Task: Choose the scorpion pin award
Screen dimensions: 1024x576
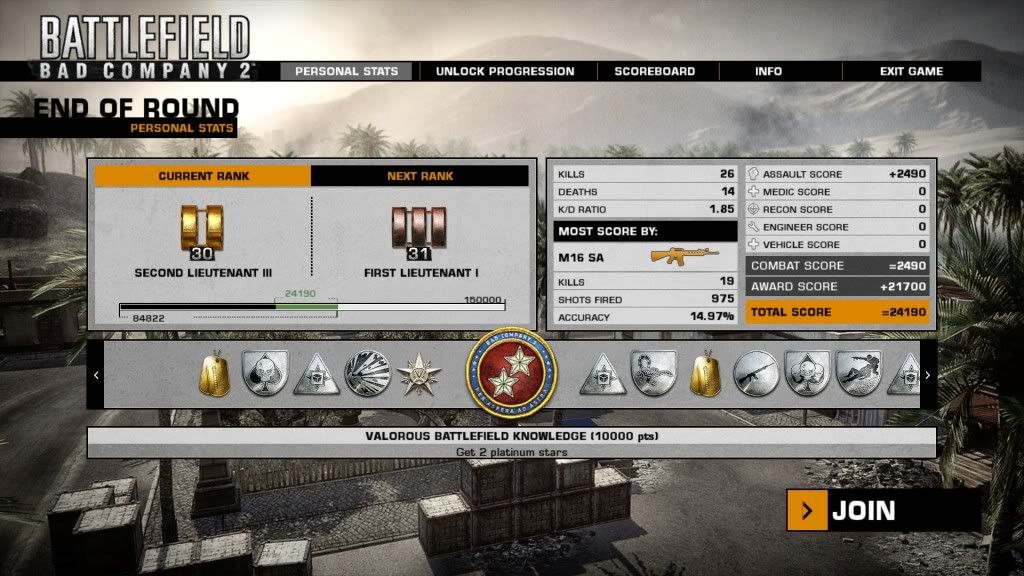Action: (654, 374)
